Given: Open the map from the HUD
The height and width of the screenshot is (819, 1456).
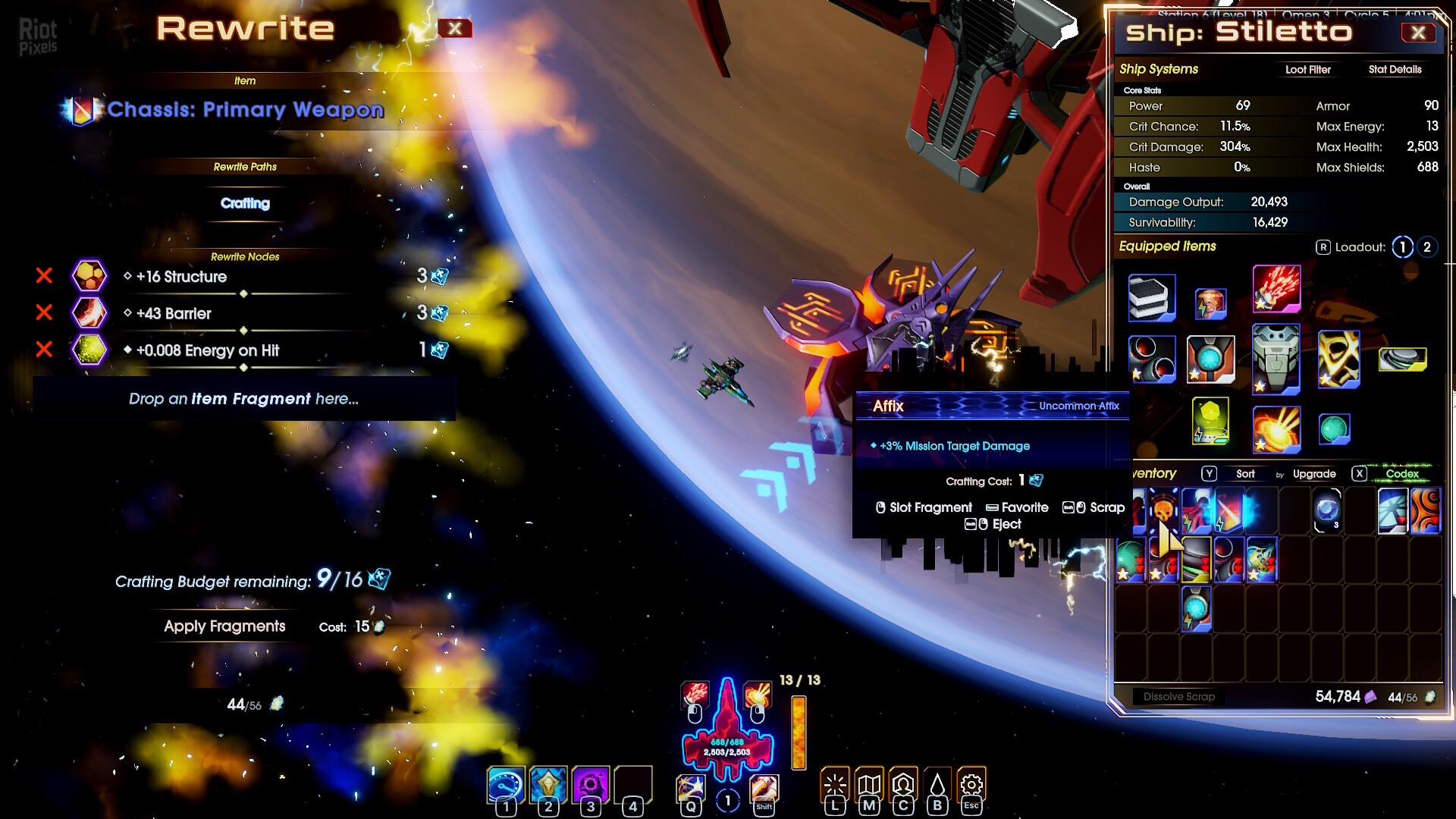Looking at the screenshot, I should click(869, 786).
